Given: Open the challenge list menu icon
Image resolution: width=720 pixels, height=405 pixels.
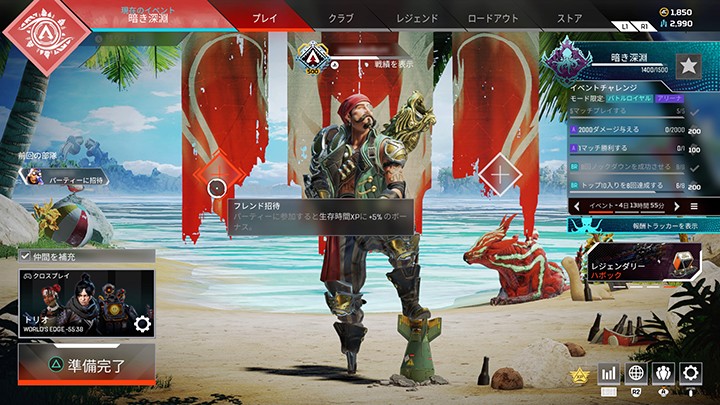Looking at the screenshot, I should click(694, 206).
